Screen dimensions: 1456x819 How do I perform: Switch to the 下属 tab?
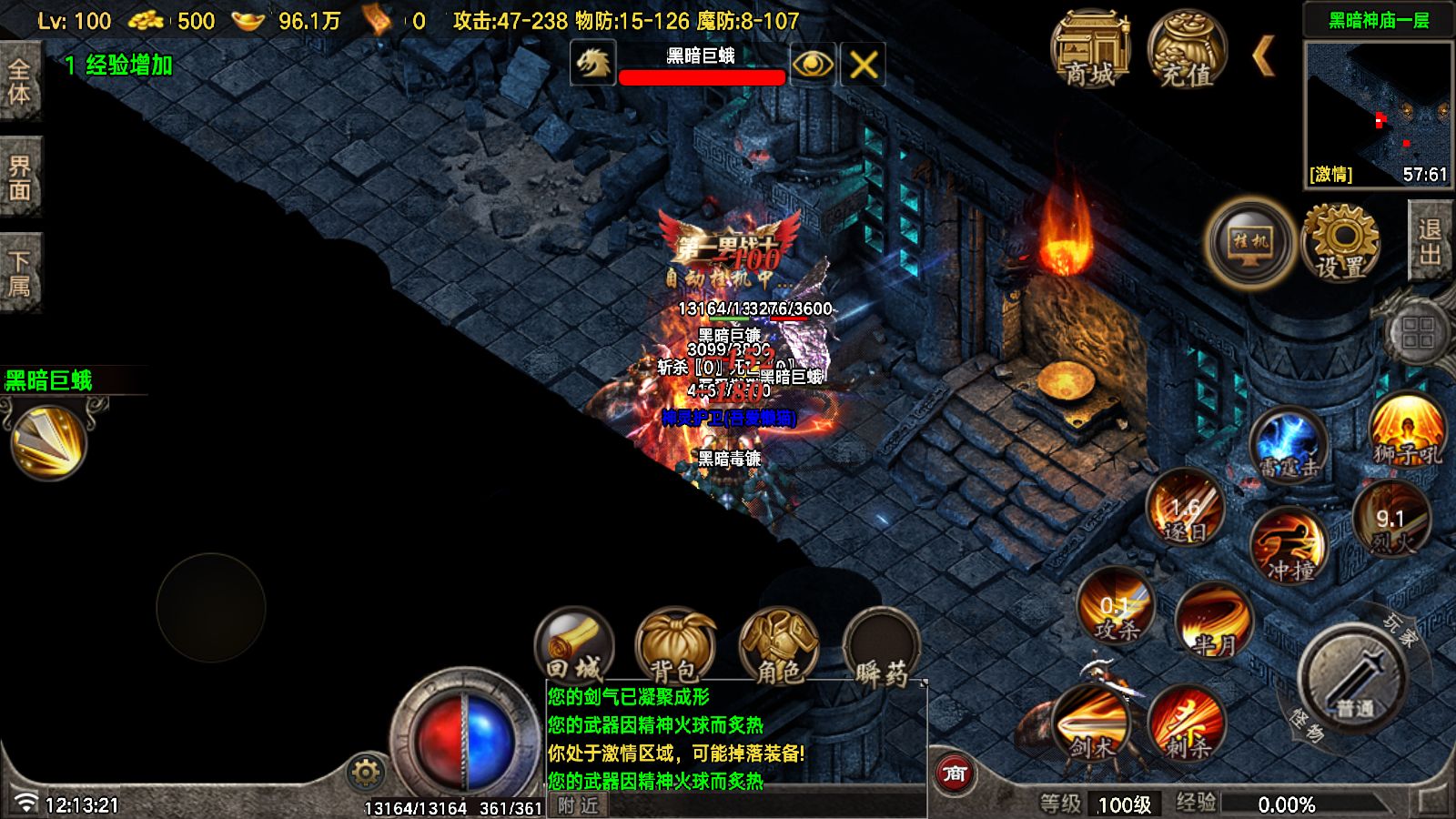pos(19,273)
